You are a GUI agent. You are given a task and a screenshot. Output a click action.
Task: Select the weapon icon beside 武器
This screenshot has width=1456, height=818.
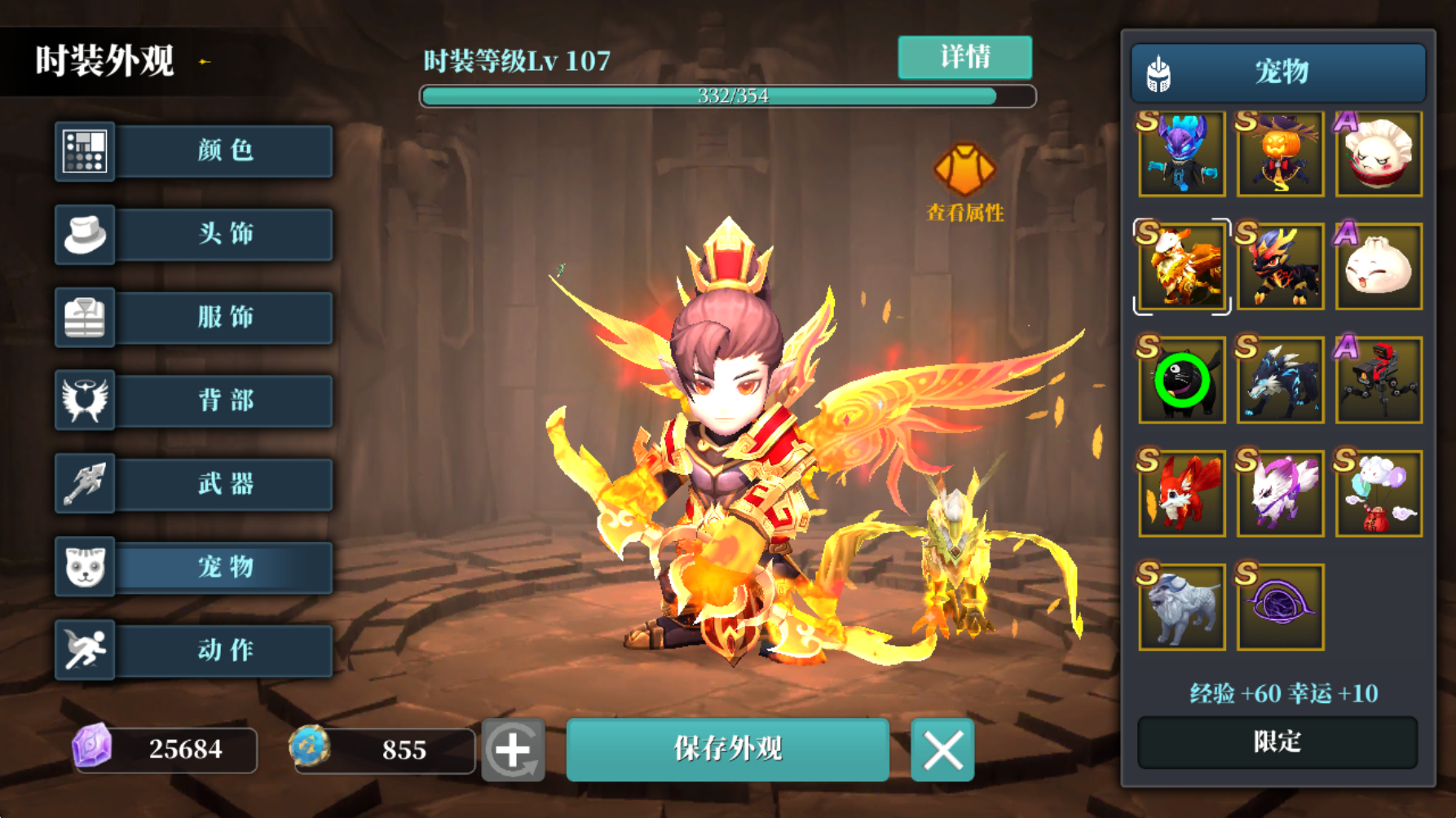tap(85, 484)
